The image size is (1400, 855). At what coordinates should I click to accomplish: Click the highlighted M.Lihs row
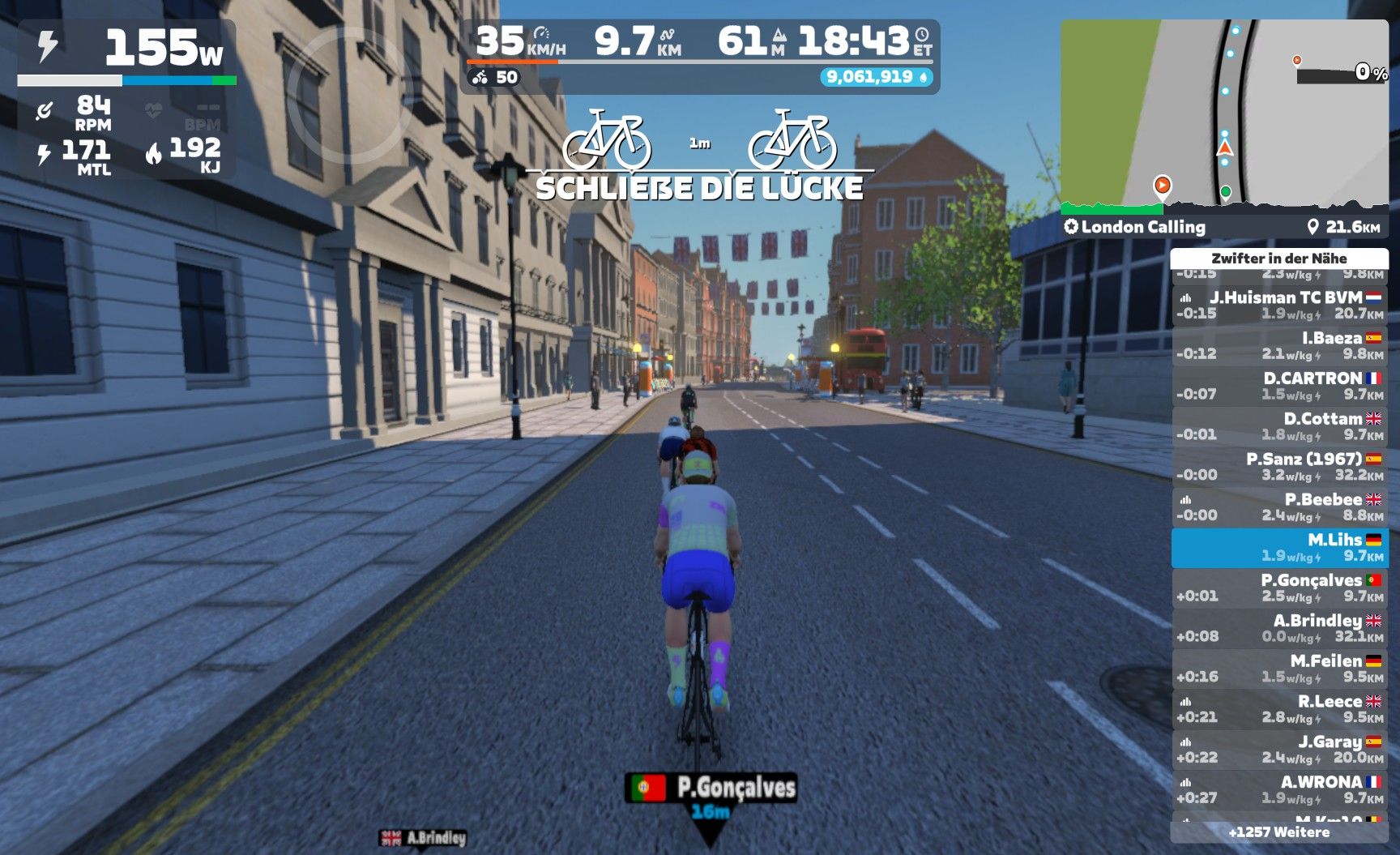pyautogui.click(x=1278, y=548)
